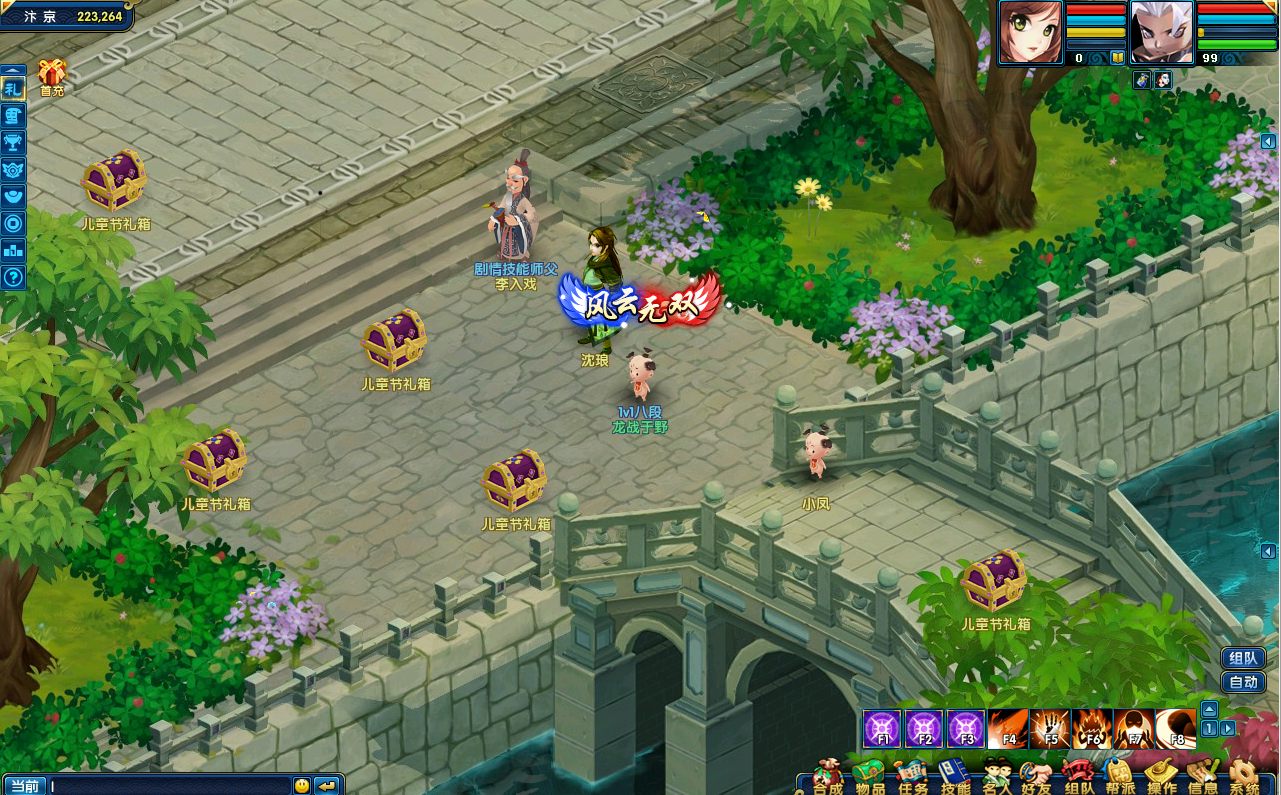Screen dimensions: 1281x795
Task: Trigger the F8 swirl skill
Action: coord(1176,729)
